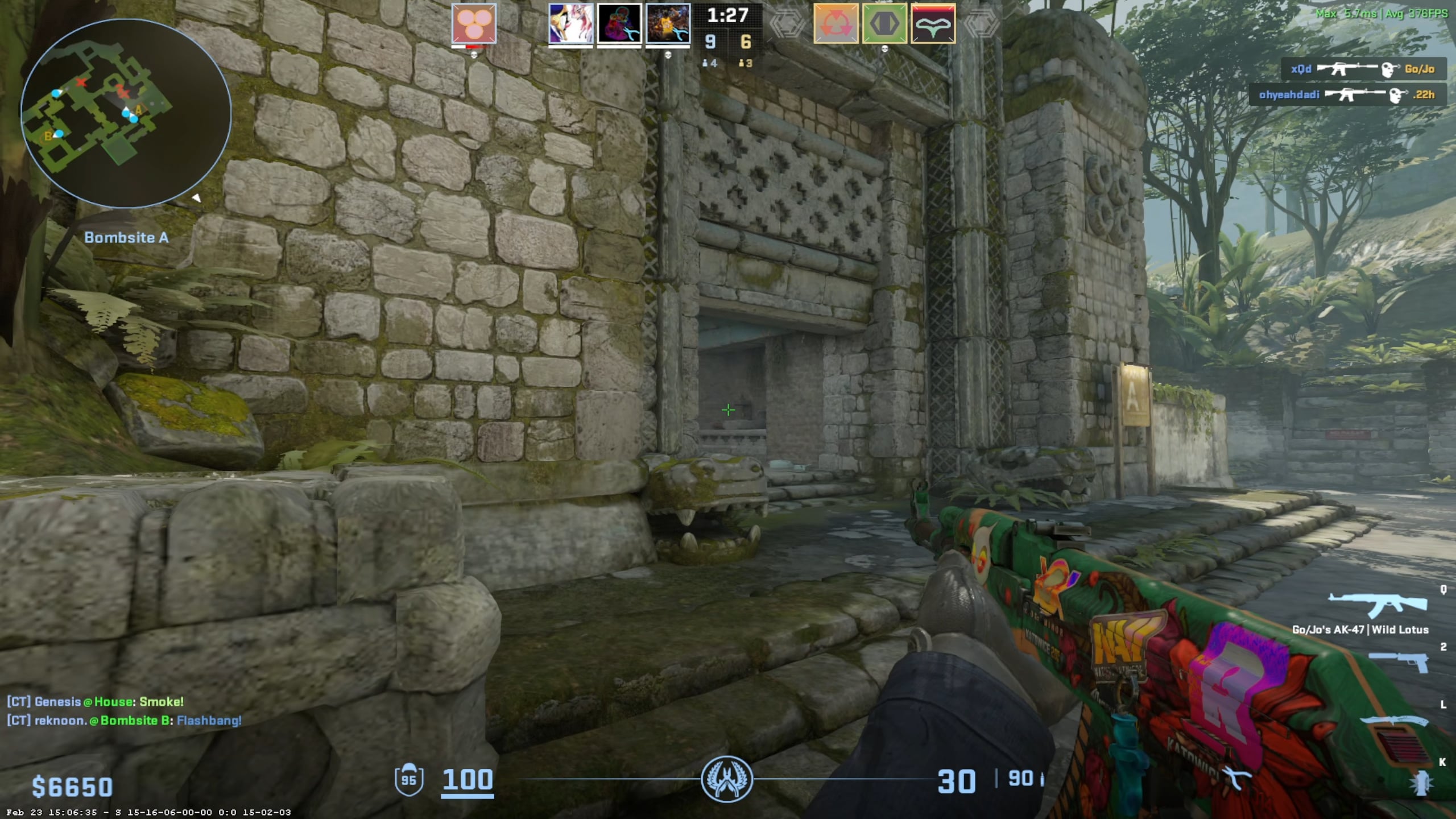Click the xQd kill feed entry
This screenshot has width=1456, height=819.
1362,69
